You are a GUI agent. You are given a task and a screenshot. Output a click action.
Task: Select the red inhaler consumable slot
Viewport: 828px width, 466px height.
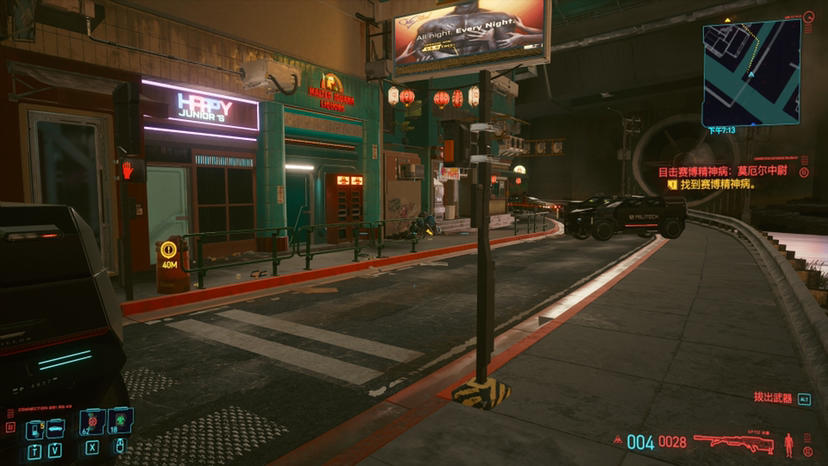(92, 421)
